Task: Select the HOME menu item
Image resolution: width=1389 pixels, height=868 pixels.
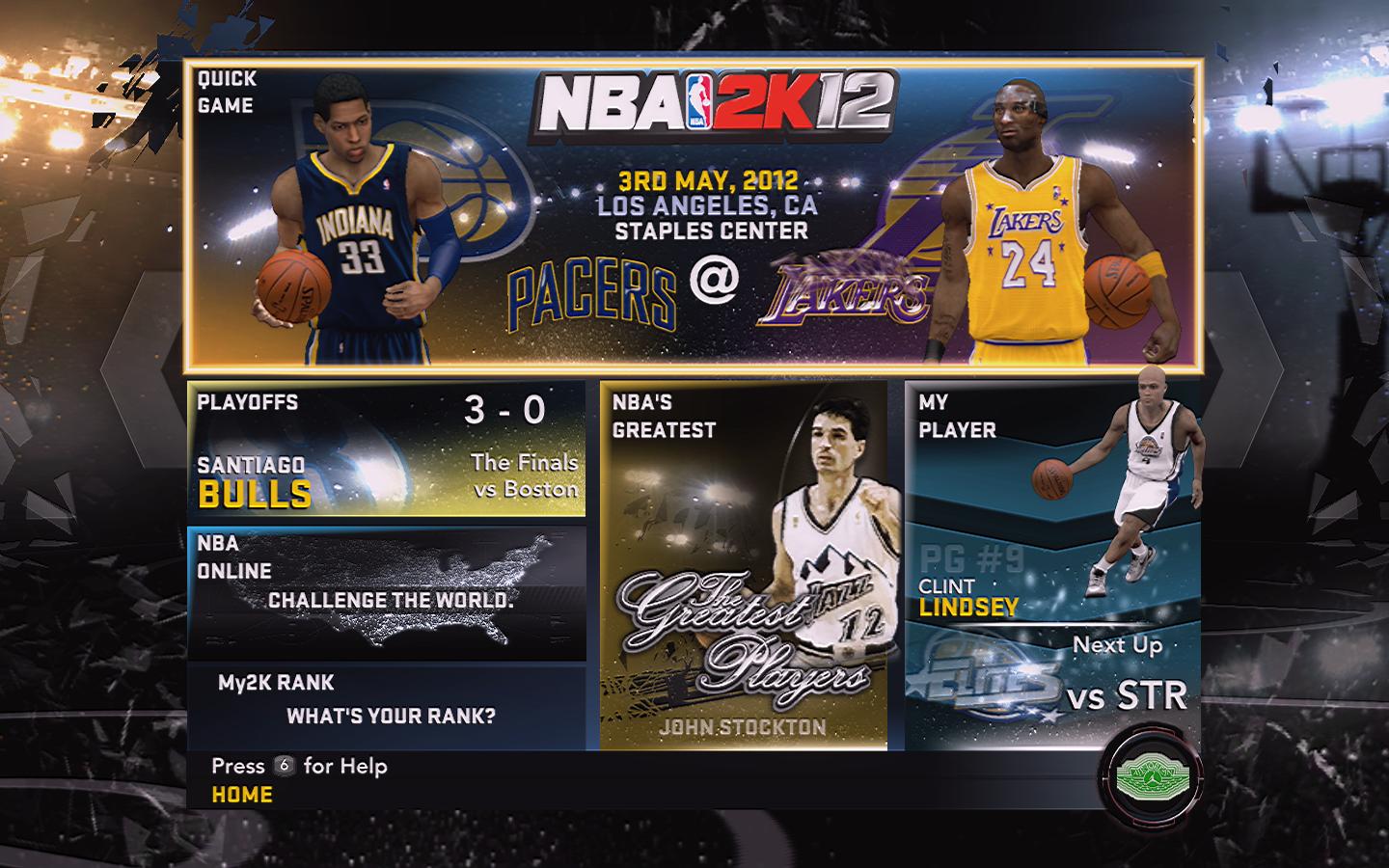Action: [239, 795]
